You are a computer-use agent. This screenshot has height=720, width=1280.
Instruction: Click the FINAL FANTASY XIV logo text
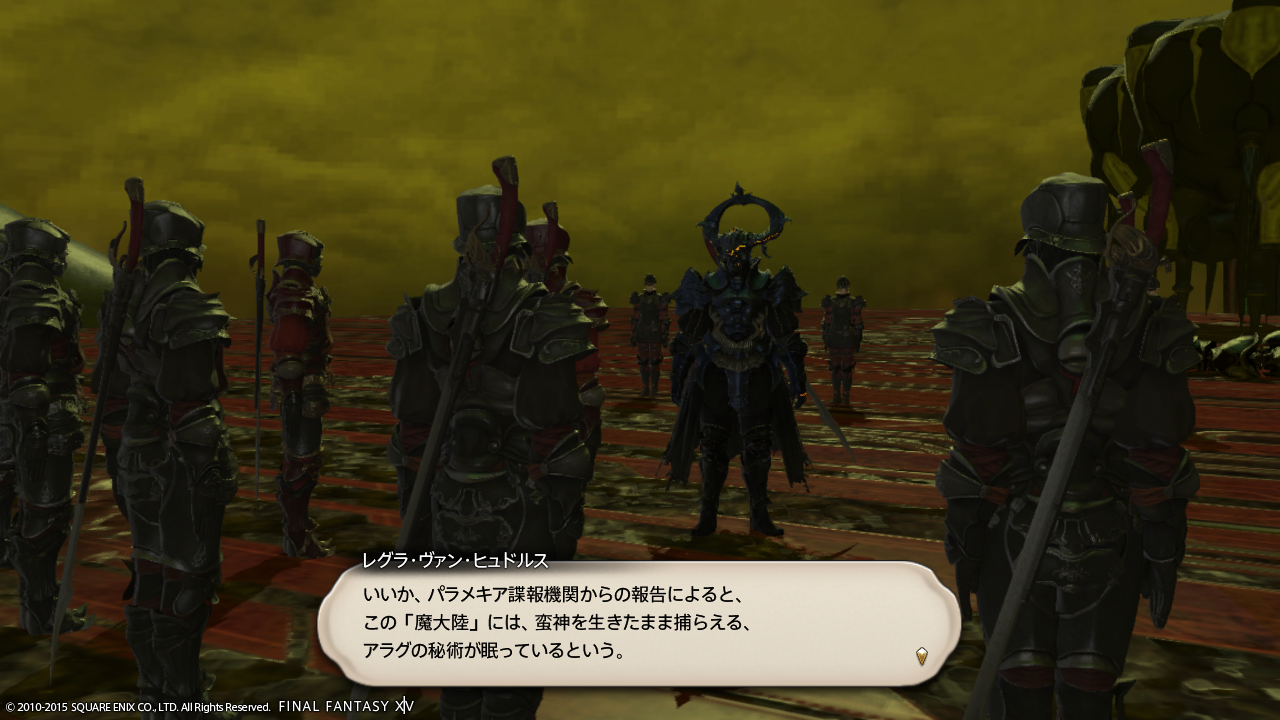tap(345, 704)
